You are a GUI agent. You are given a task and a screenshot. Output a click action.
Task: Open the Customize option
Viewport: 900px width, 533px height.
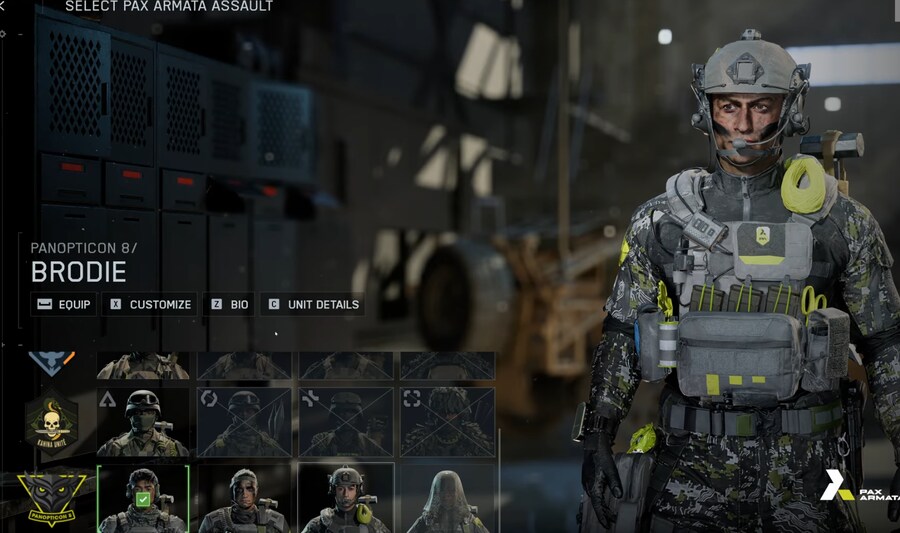[149, 304]
